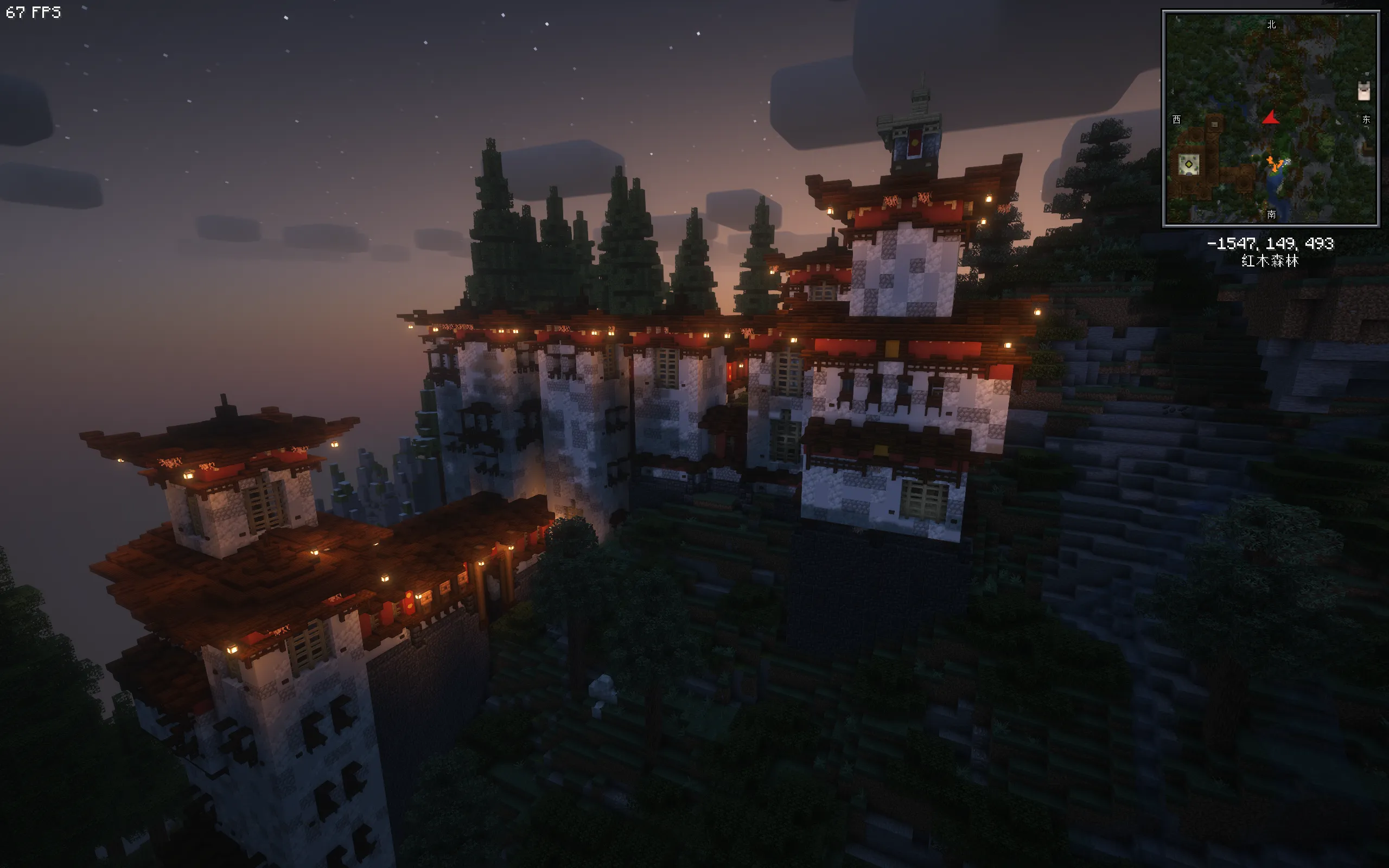This screenshot has height=868, width=1389.
Task: Click the 东 east label on the minimap
Action: (x=1366, y=119)
